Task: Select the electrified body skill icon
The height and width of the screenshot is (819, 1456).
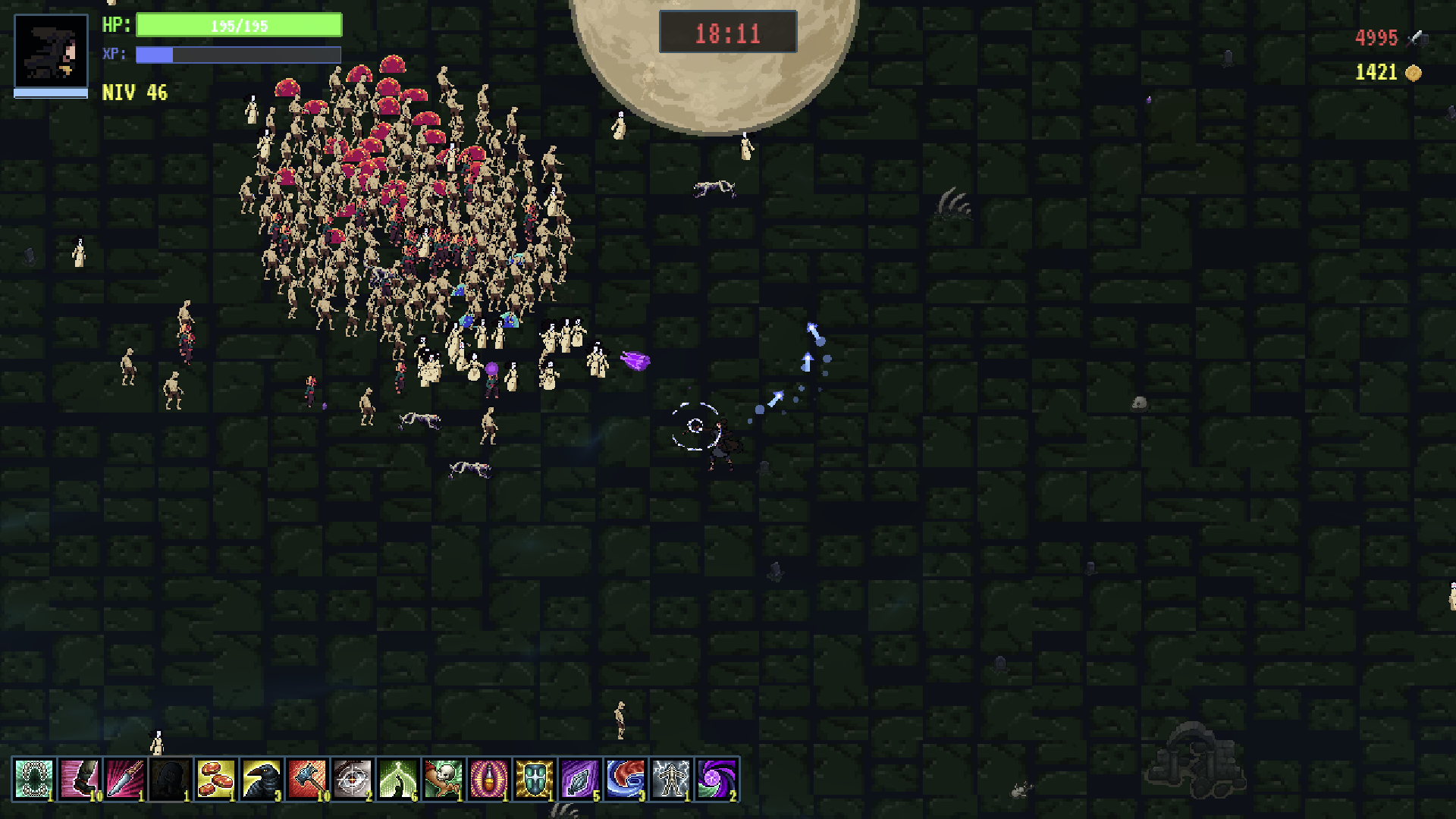Action: [x=671, y=779]
